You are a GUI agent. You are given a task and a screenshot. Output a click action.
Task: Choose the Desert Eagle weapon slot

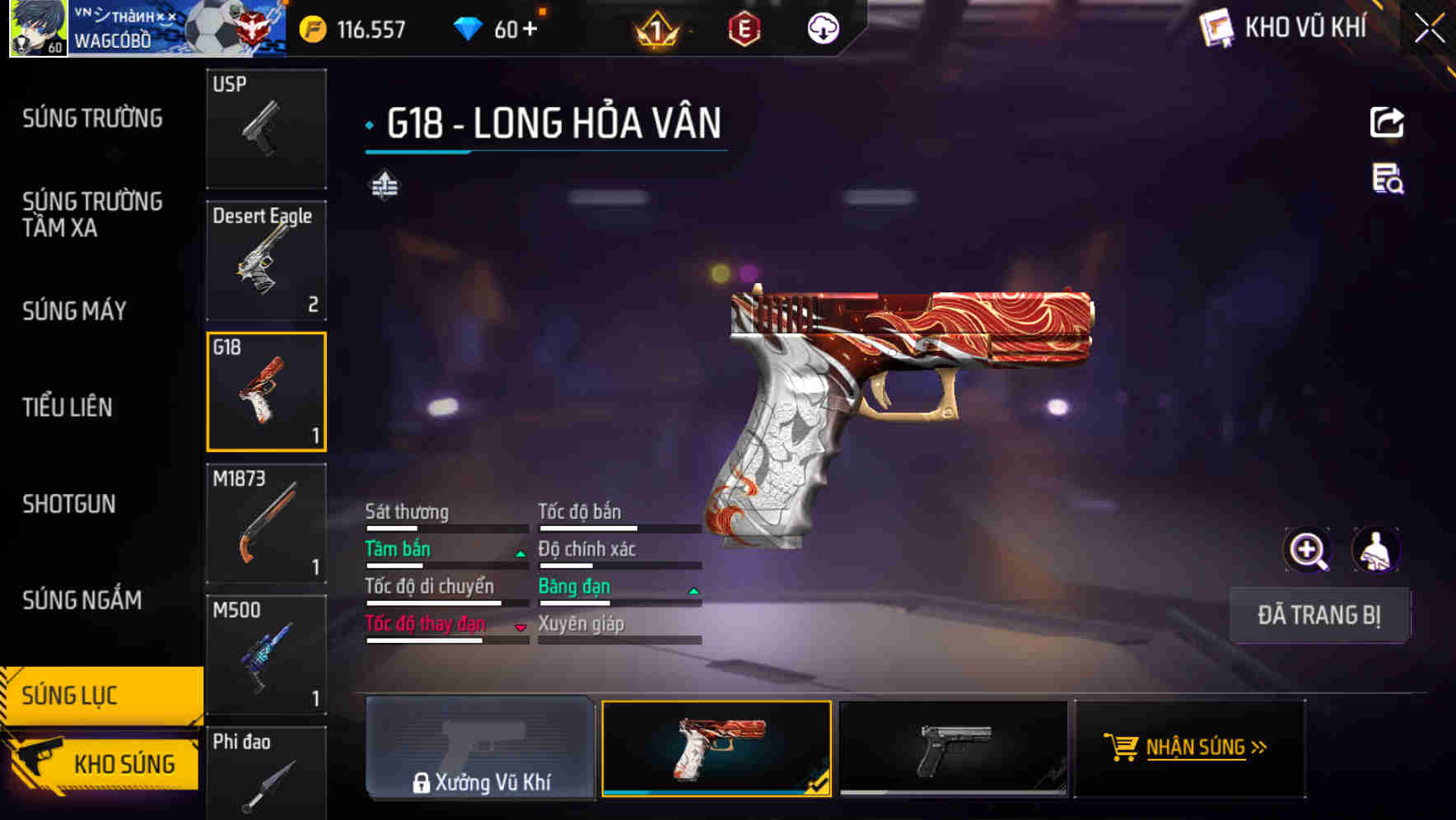[x=266, y=260]
